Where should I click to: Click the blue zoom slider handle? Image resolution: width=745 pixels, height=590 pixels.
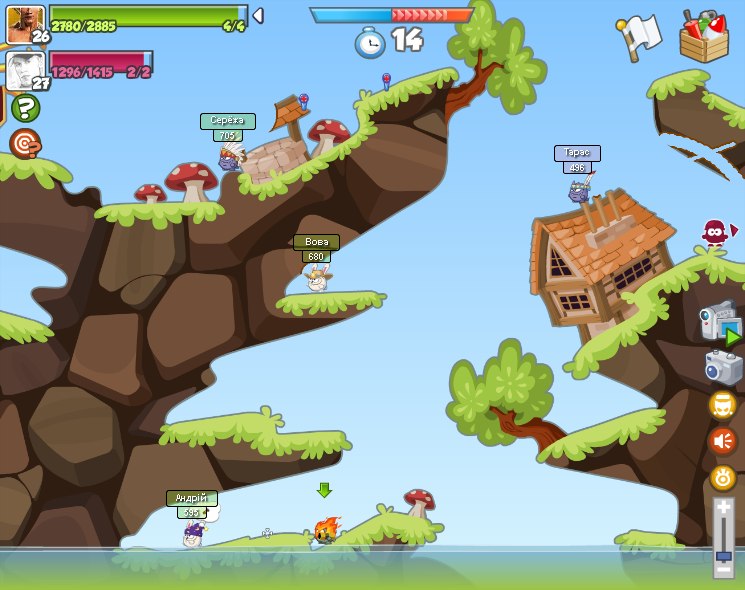(723, 556)
